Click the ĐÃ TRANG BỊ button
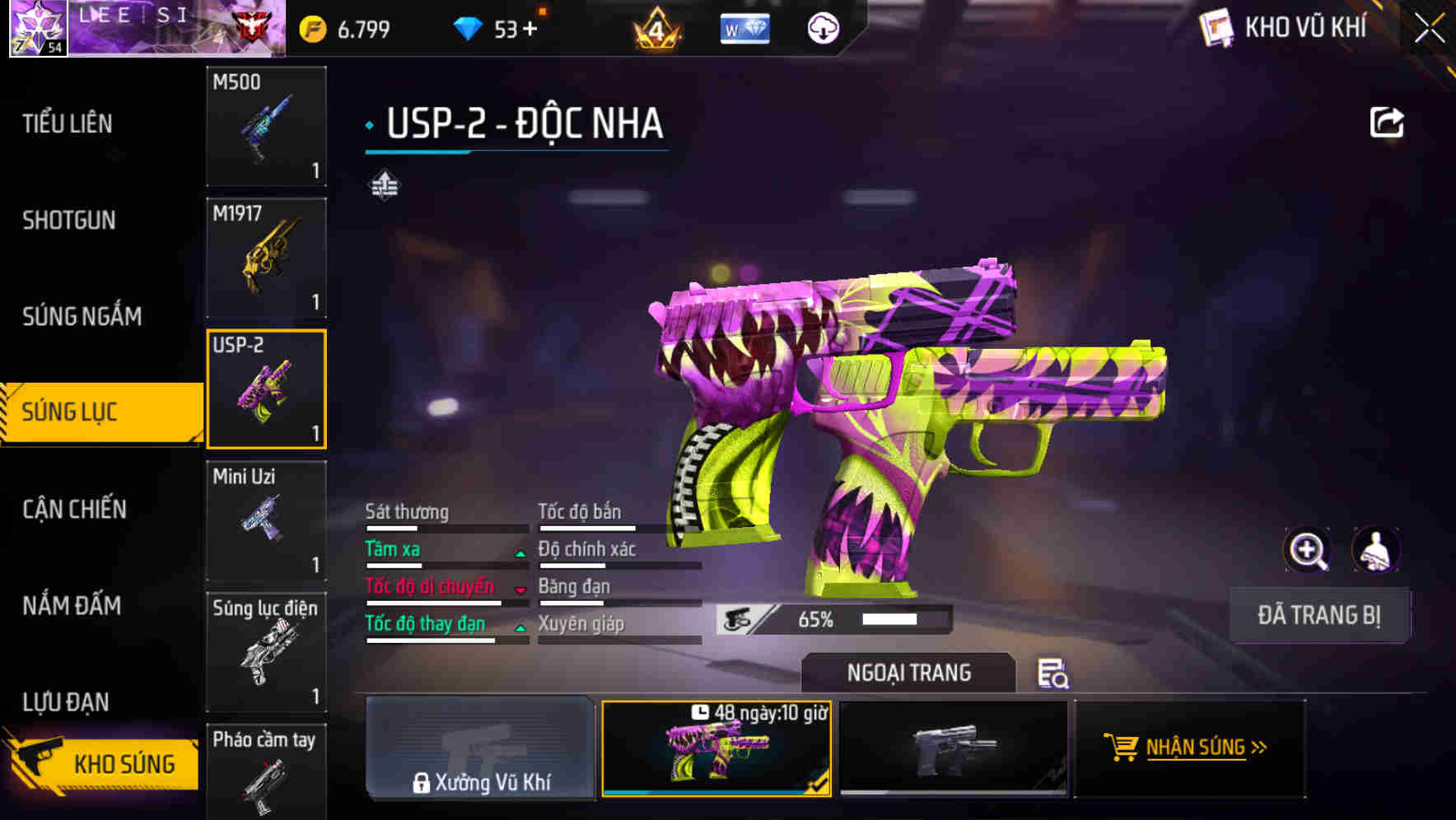 coord(1319,615)
